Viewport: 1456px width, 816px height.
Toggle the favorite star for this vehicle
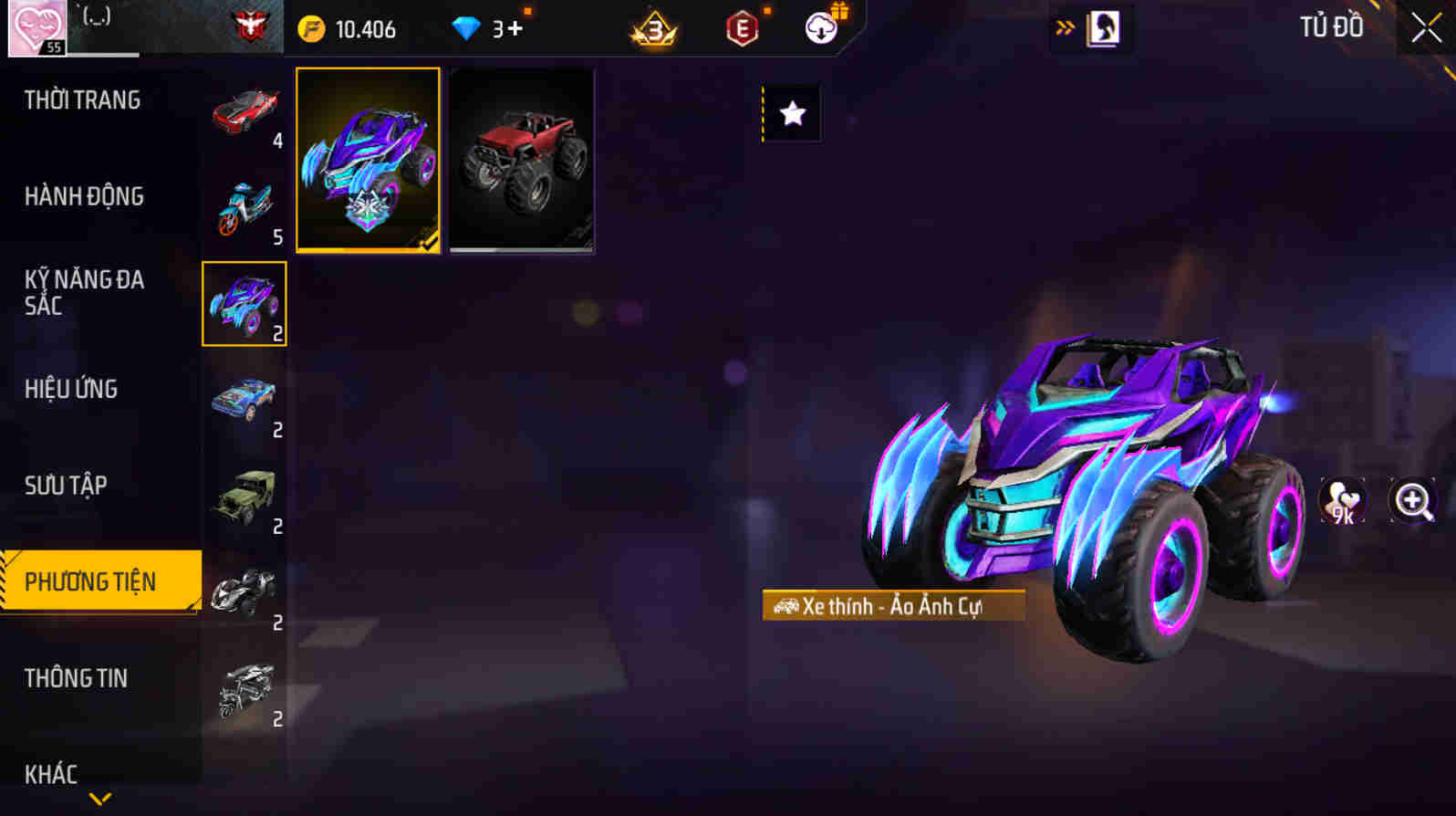(x=793, y=111)
